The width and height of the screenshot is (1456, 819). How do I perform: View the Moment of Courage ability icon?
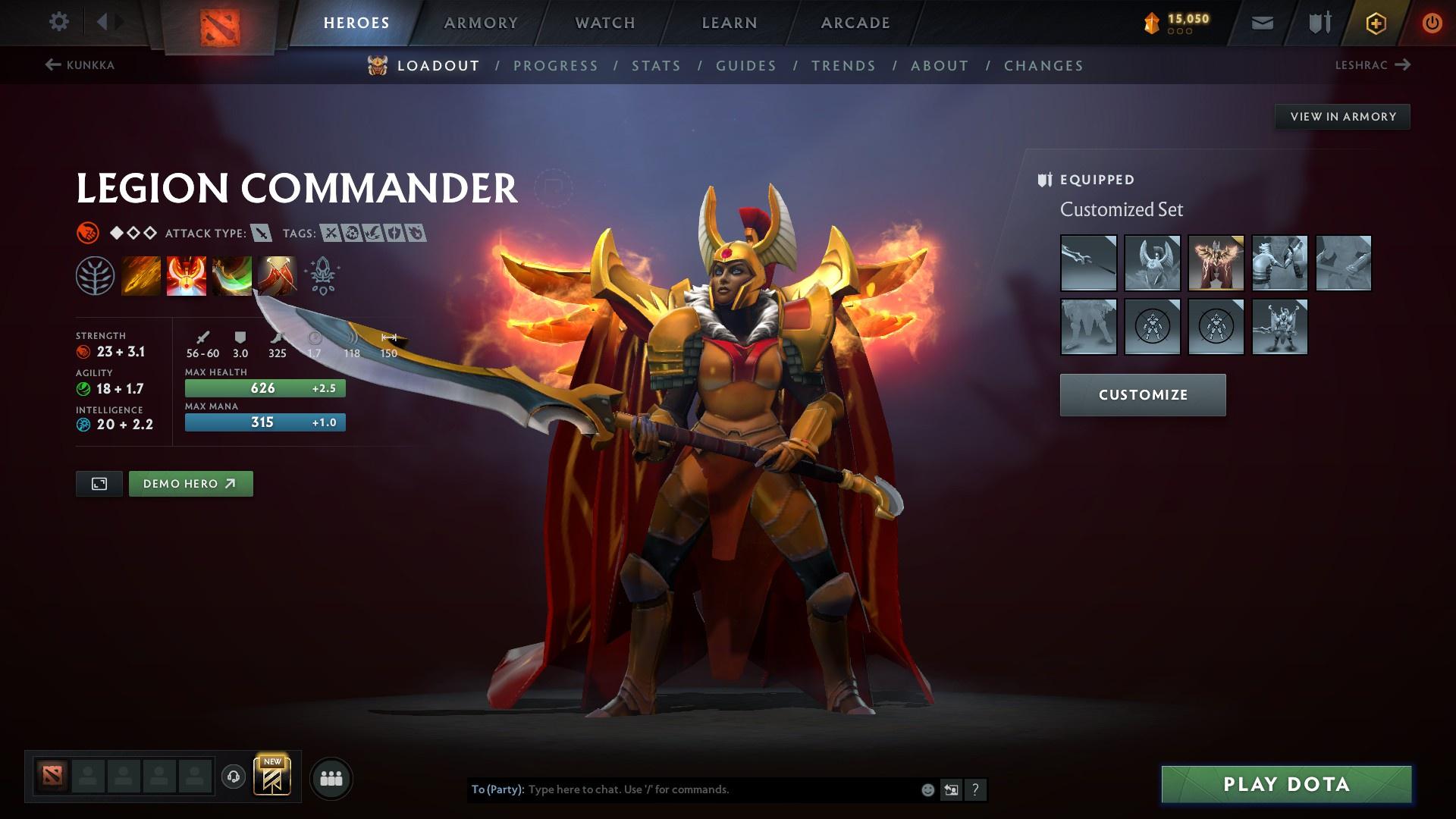[232, 275]
